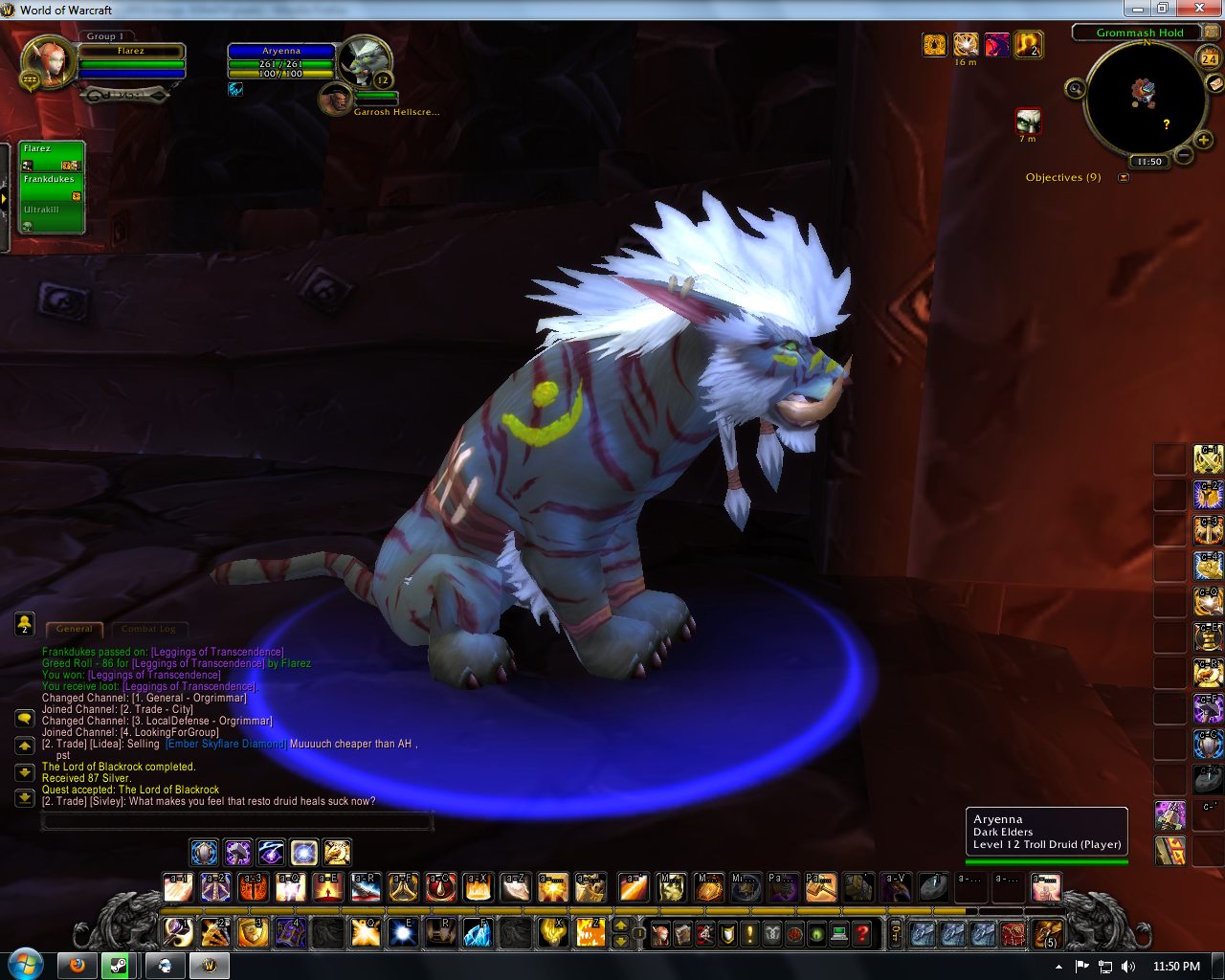Click the Ember Skyflare Diamond chat link
The image size is (1225, 980).
click(x=226, y=744)
